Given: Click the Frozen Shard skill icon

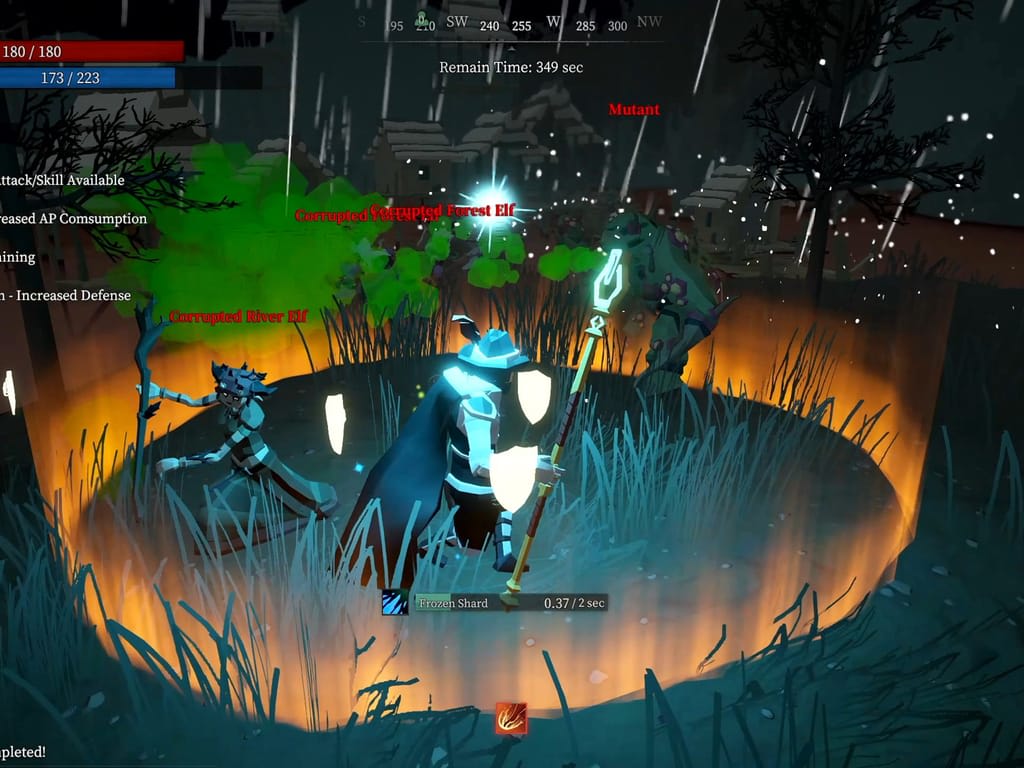Looking at the screenshot, I should [395, 602].
